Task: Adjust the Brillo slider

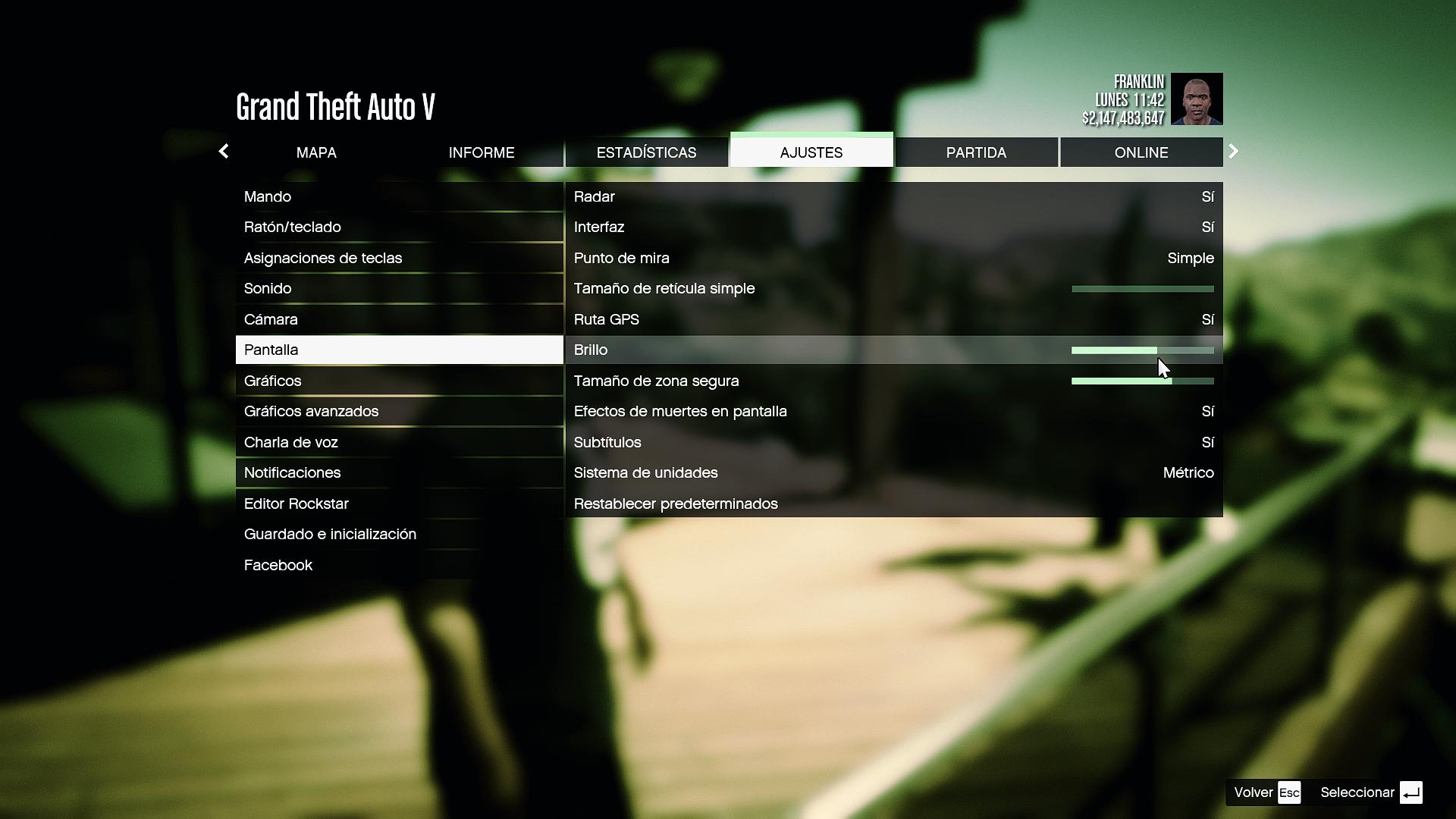Action: [x=1143, y=350]
